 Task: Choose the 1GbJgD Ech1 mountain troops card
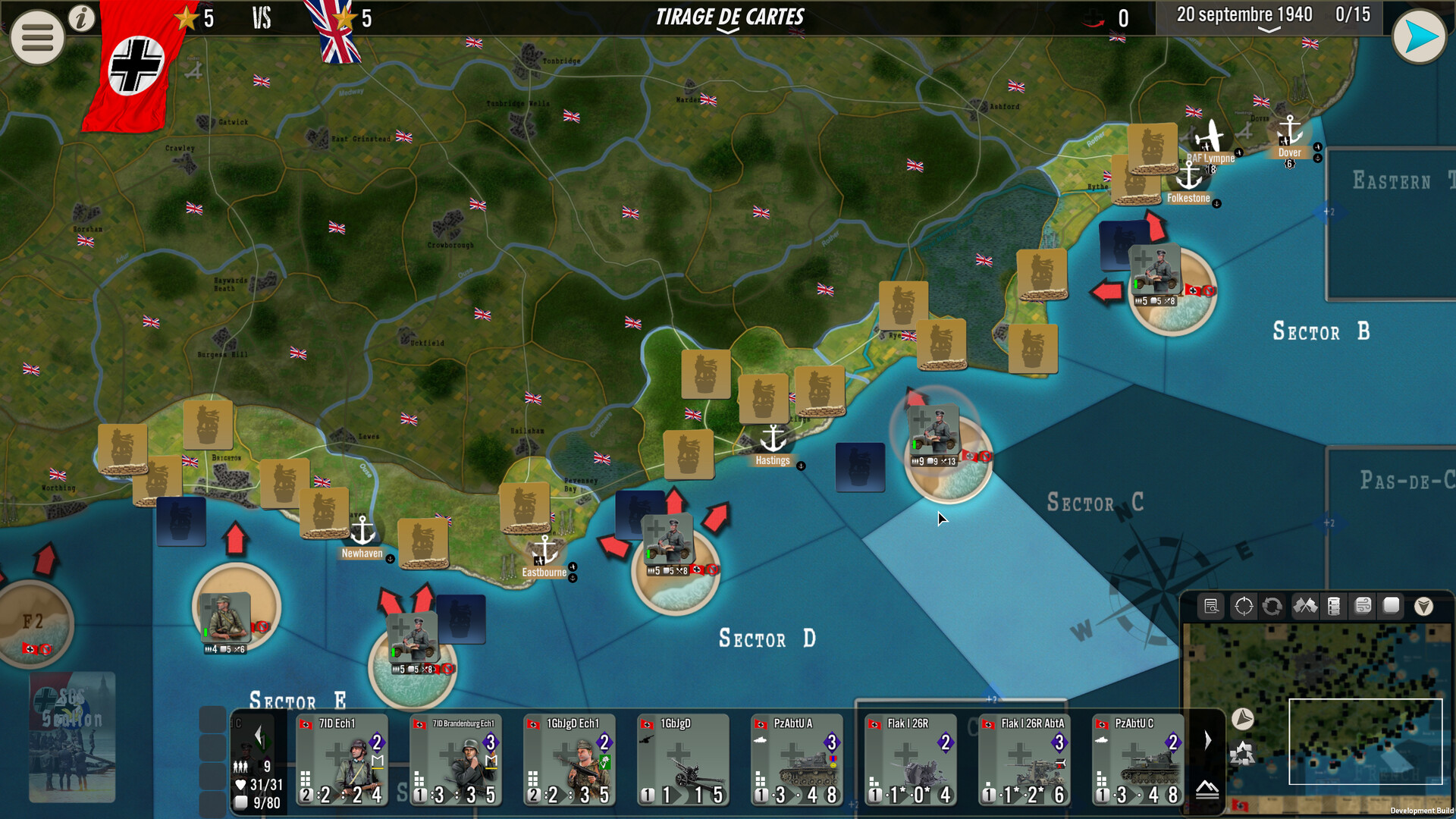click(570, 760)
